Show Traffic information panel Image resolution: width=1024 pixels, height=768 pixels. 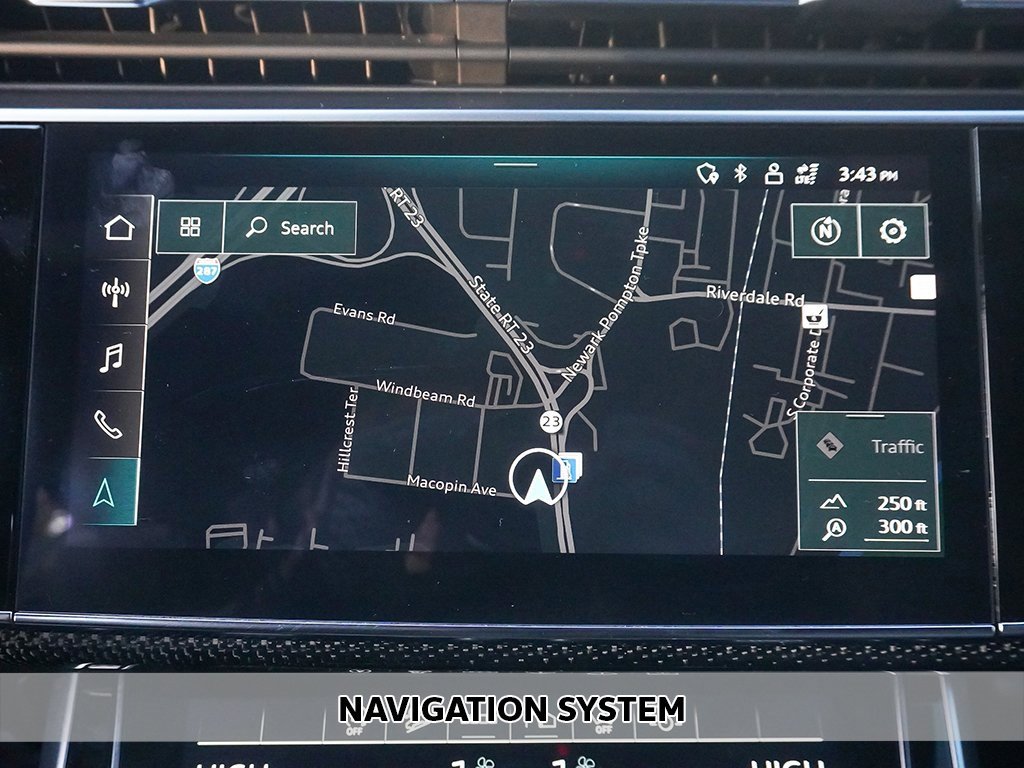click(x=868, y=447)
